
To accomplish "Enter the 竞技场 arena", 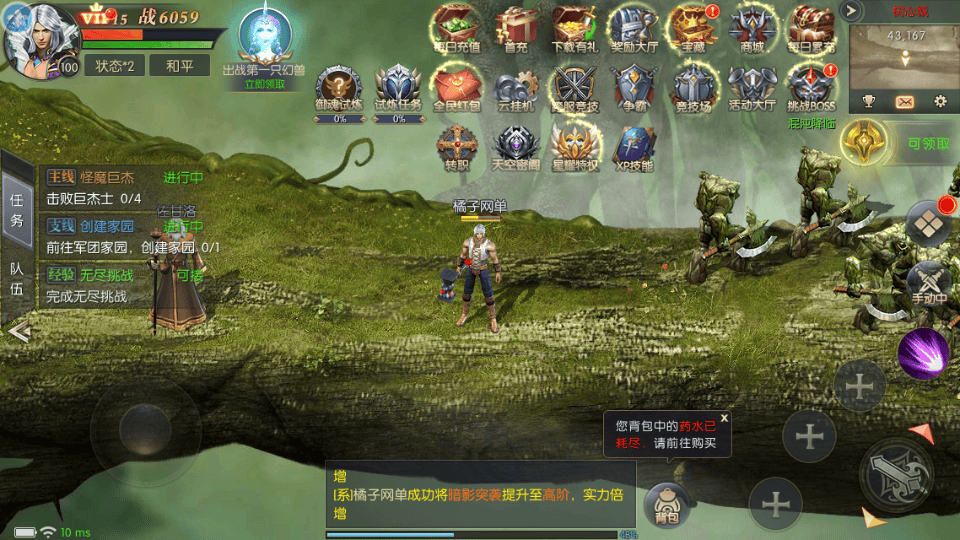I will tap(692, 87).
